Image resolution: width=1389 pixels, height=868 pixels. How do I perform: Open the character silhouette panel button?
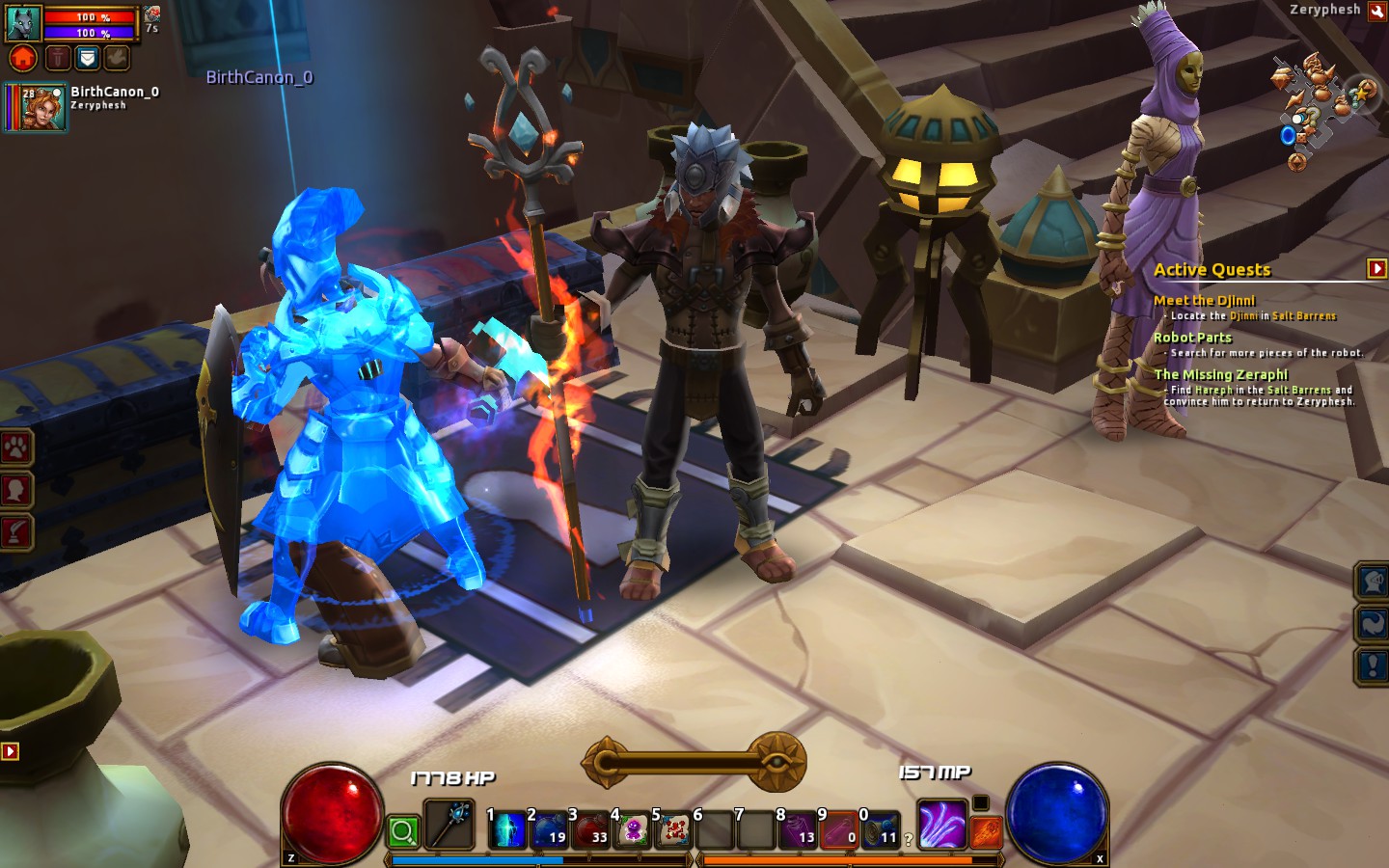(16, 490)
